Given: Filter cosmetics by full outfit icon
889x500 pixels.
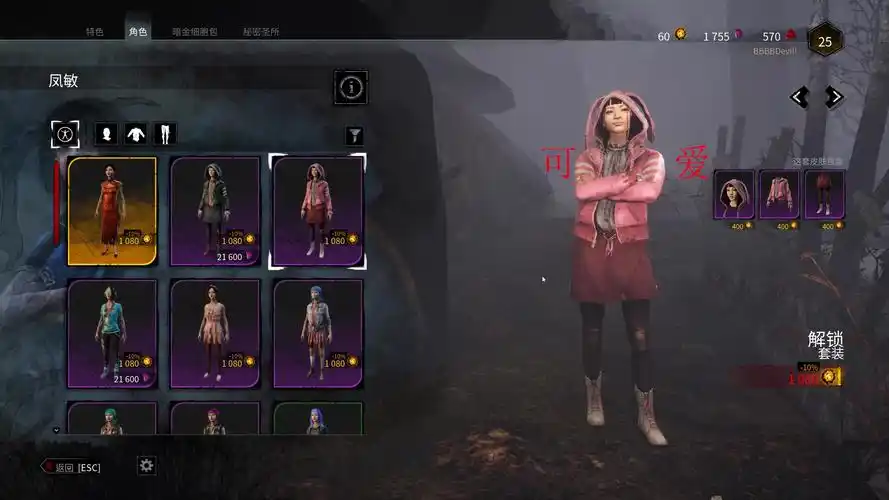Looking at the screenshot, I should pyautogui.click(x=65, y=133).
